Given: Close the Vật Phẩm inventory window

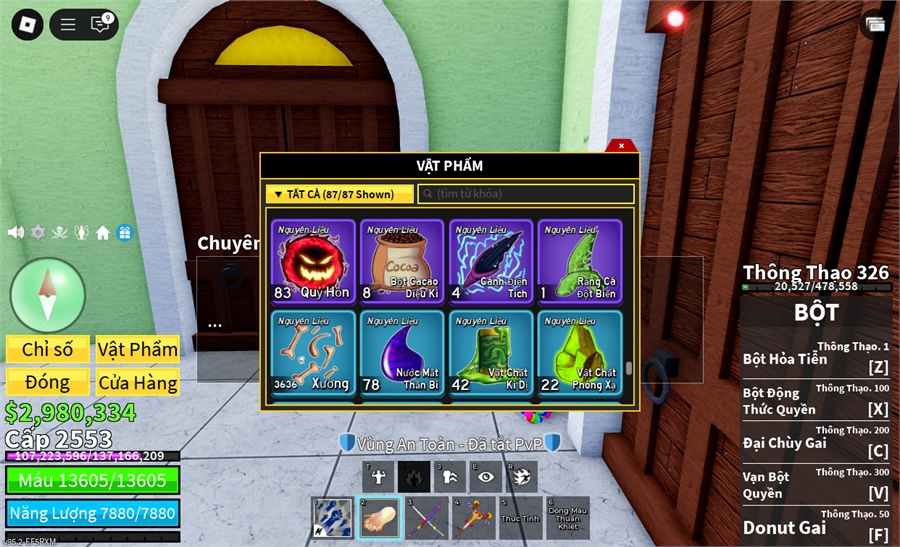Looking at the screenshot, I should click(621, 146).
